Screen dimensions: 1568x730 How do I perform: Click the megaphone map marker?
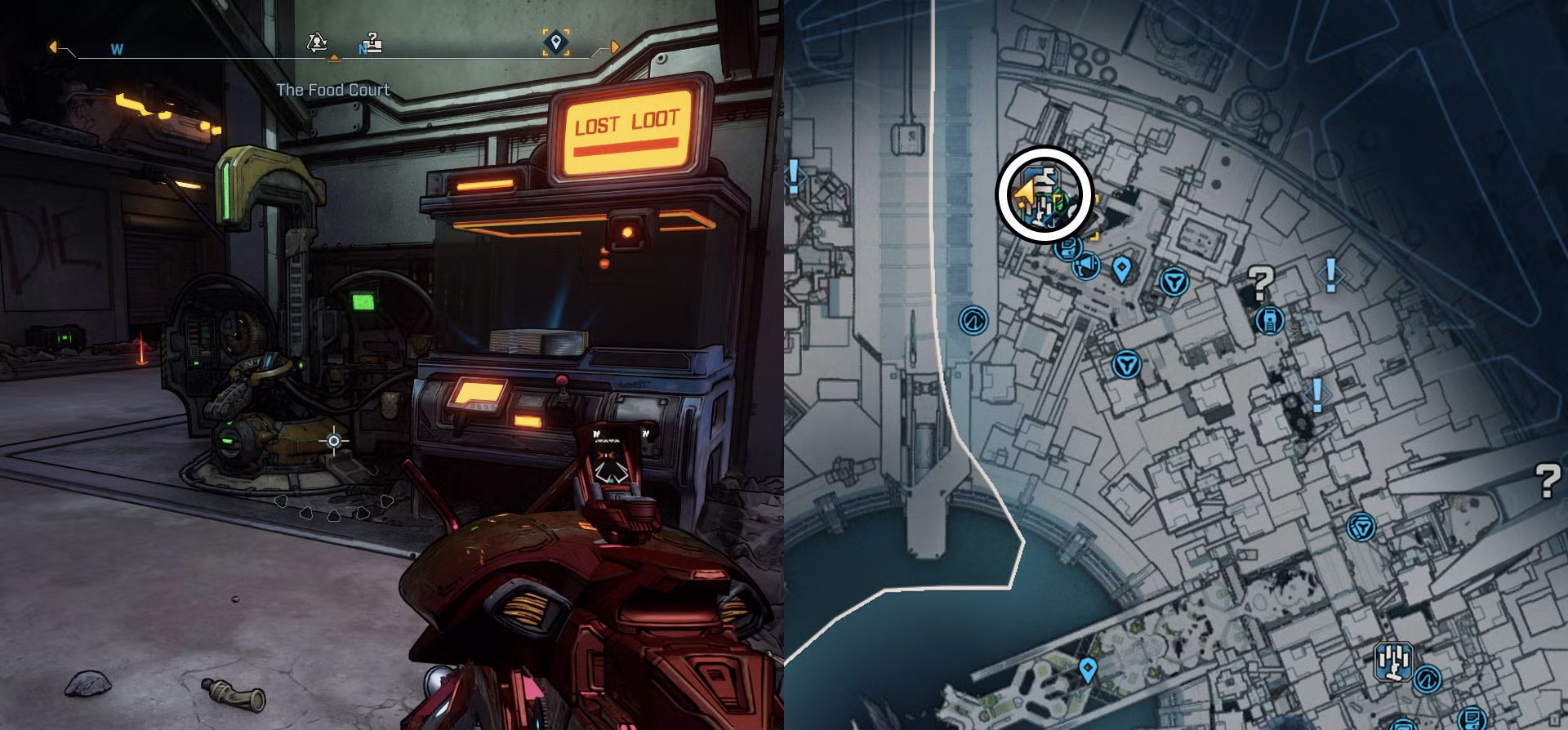click(x=1085, y=266)
